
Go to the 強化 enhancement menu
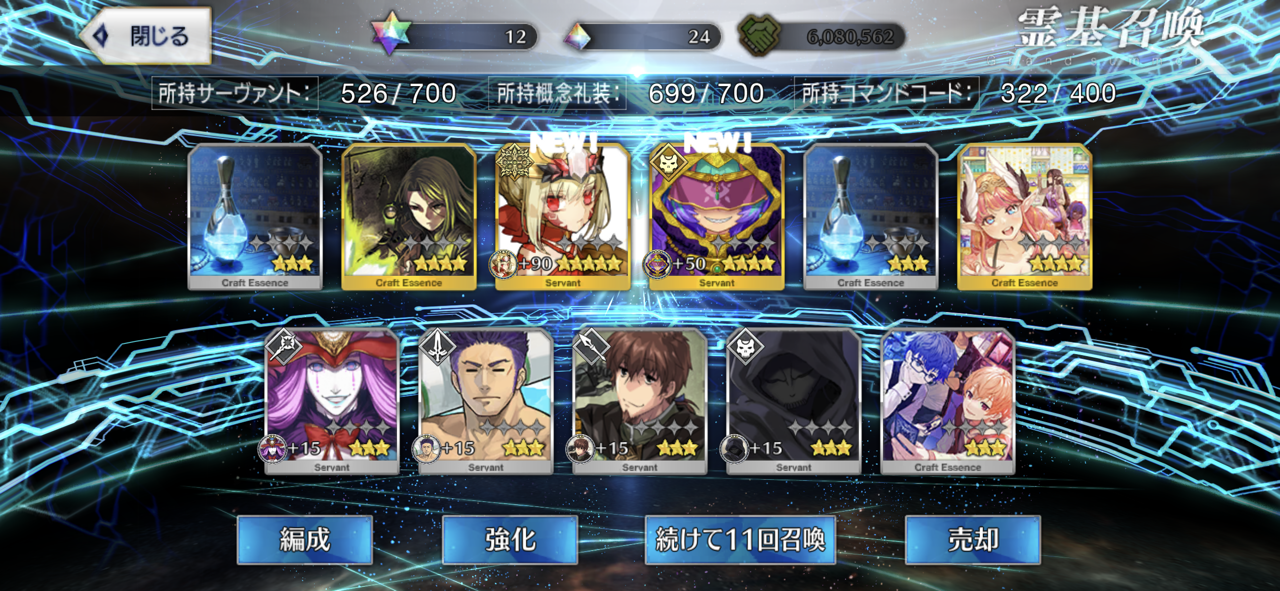pos(510,540)
